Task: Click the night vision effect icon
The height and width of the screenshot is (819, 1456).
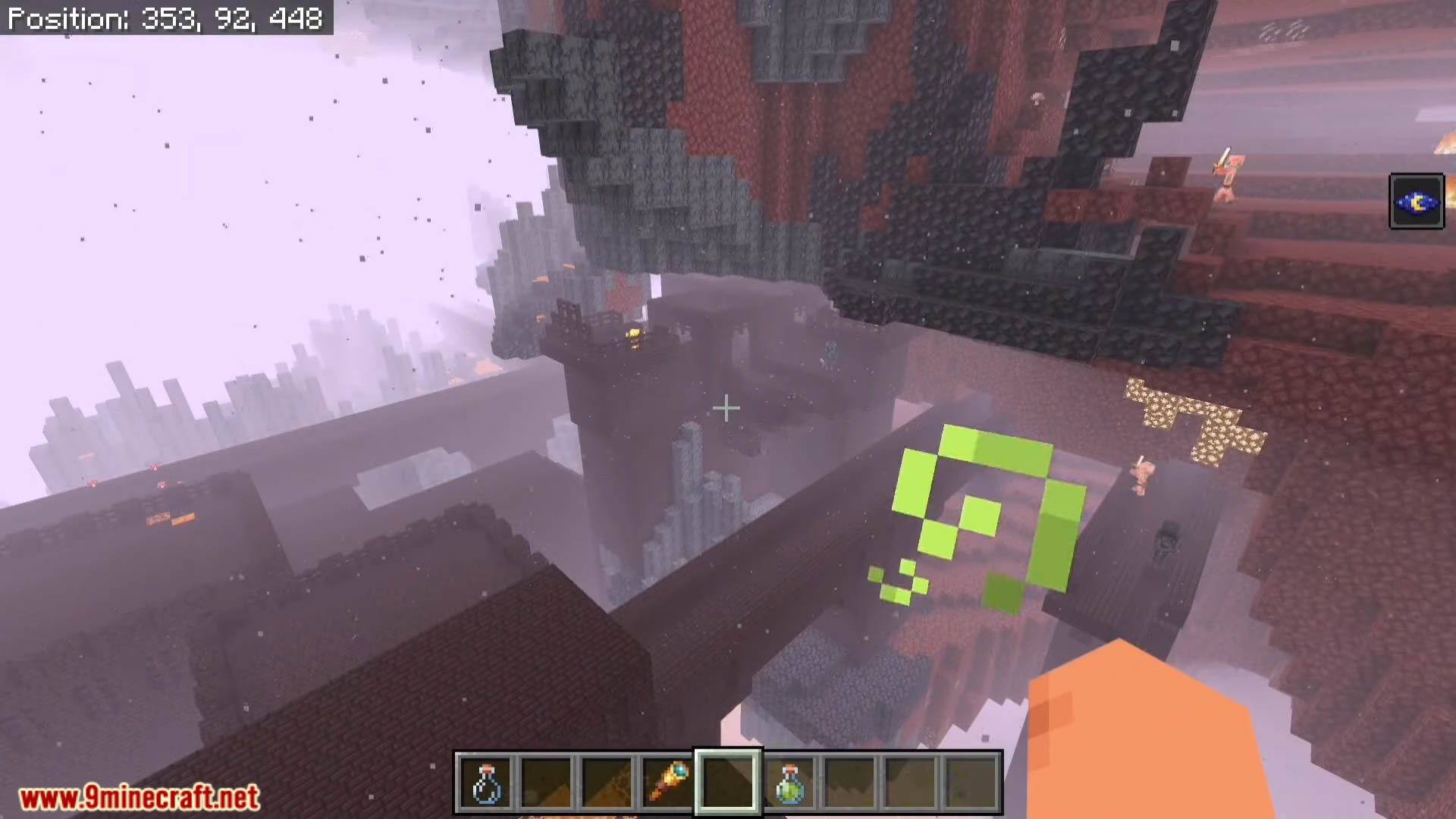Action: pos(1416,202)
